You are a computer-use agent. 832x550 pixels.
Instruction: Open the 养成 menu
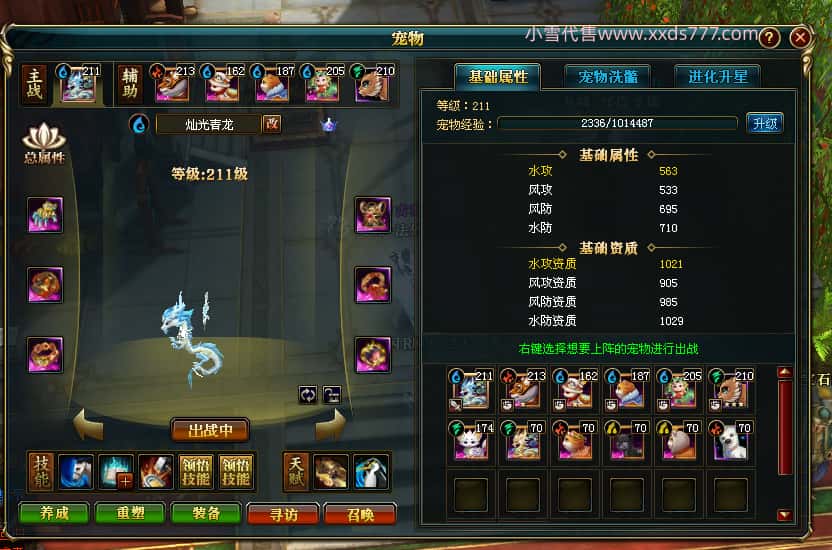click(x=54, y=513)
